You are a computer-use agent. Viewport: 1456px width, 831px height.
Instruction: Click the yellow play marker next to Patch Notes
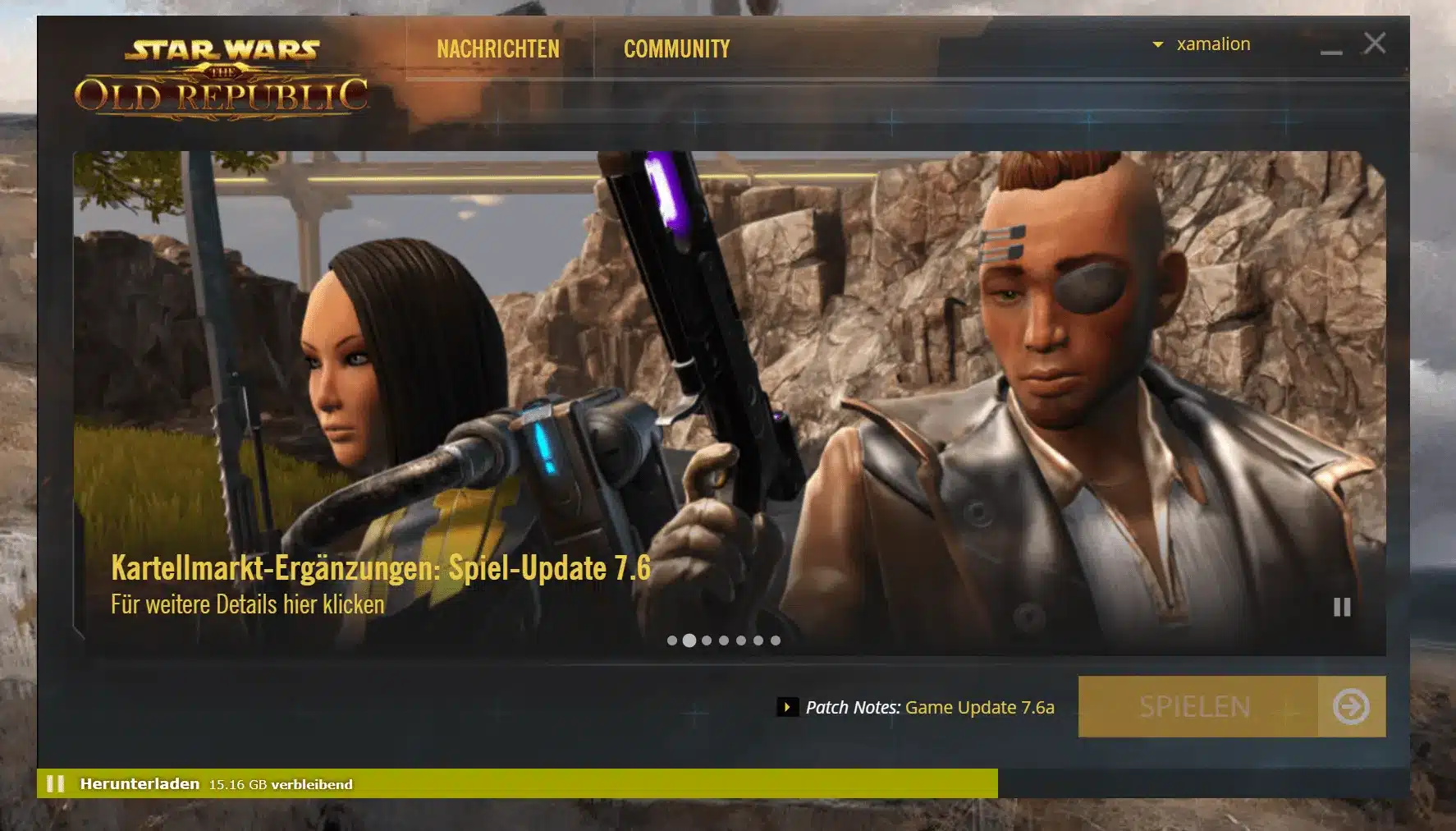[x=790, y=706]
